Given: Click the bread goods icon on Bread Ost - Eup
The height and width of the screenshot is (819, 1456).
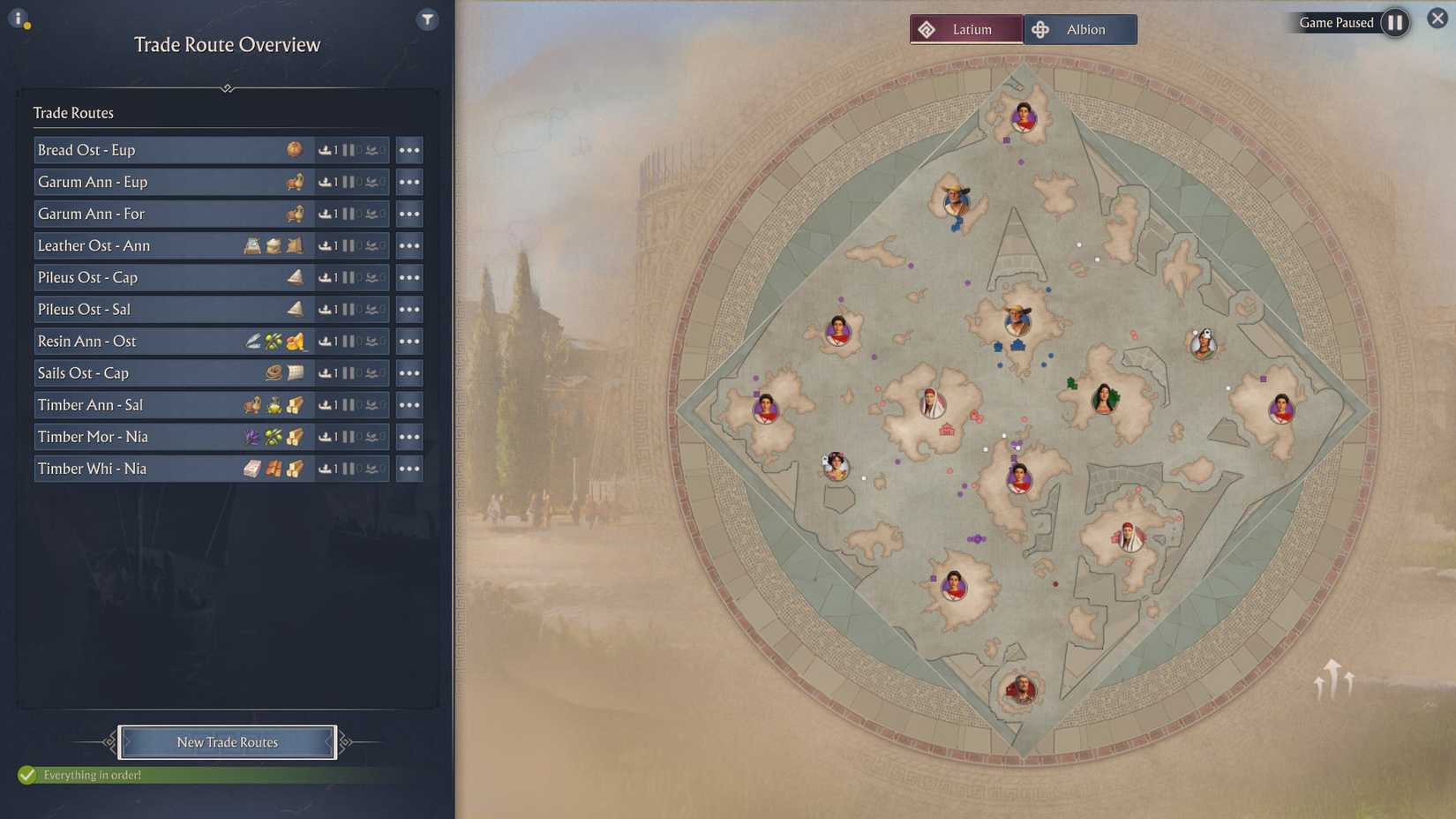Looking at the screenshot, I should (296, 149).
